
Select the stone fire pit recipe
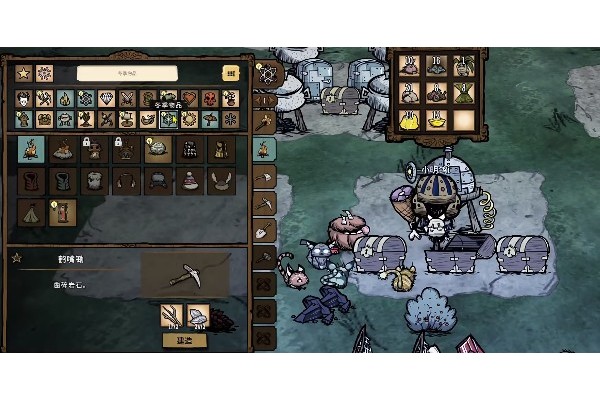(62, 150)
